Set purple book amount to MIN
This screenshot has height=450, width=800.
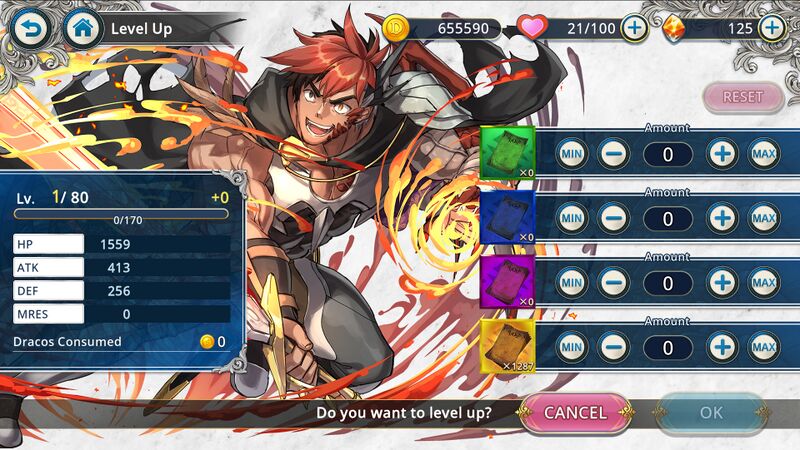coord(572,283)
